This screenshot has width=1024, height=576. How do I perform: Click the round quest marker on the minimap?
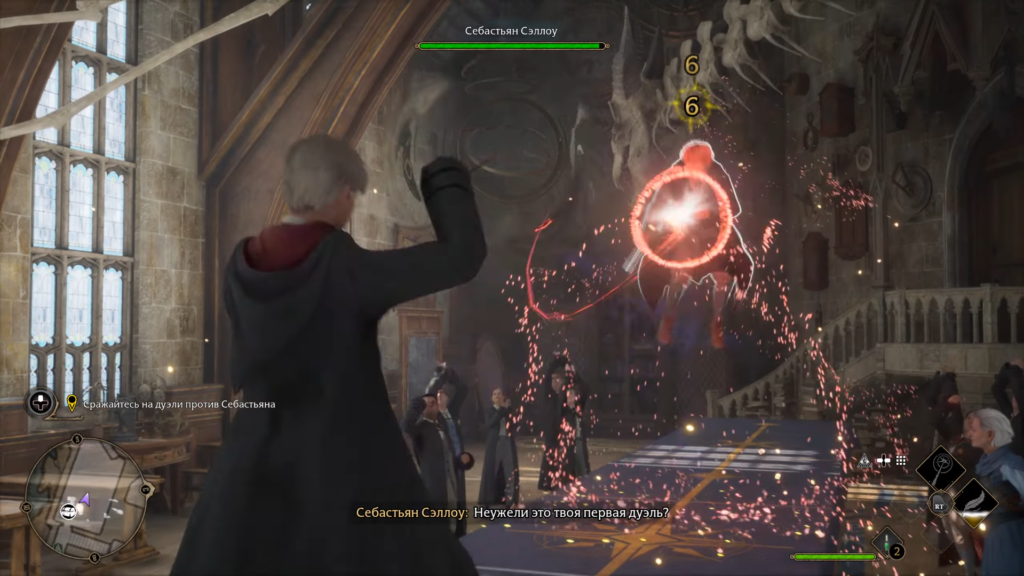click(69, 511)
